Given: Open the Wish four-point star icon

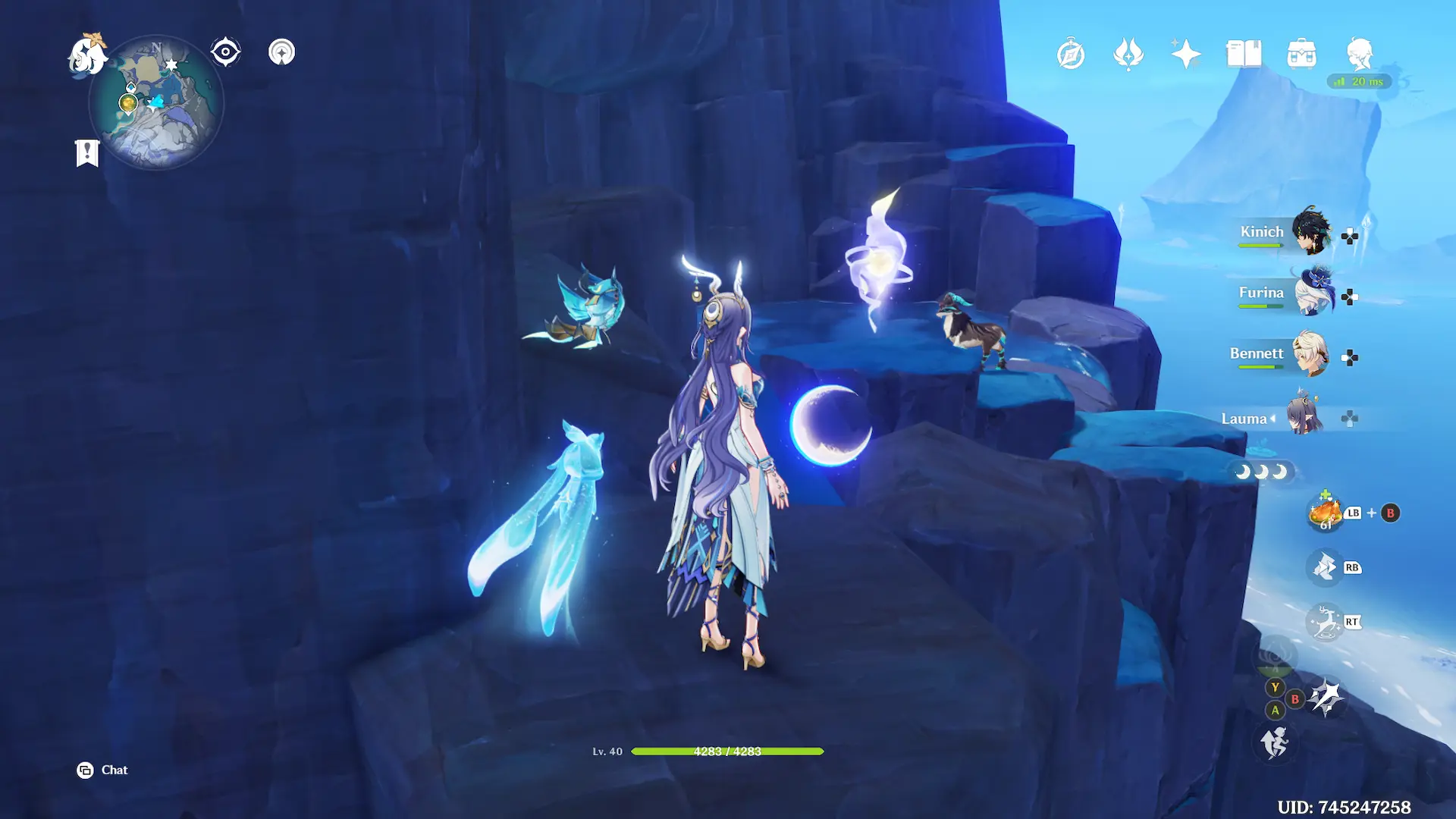Looking at the screenshot, I should 1186,55.
